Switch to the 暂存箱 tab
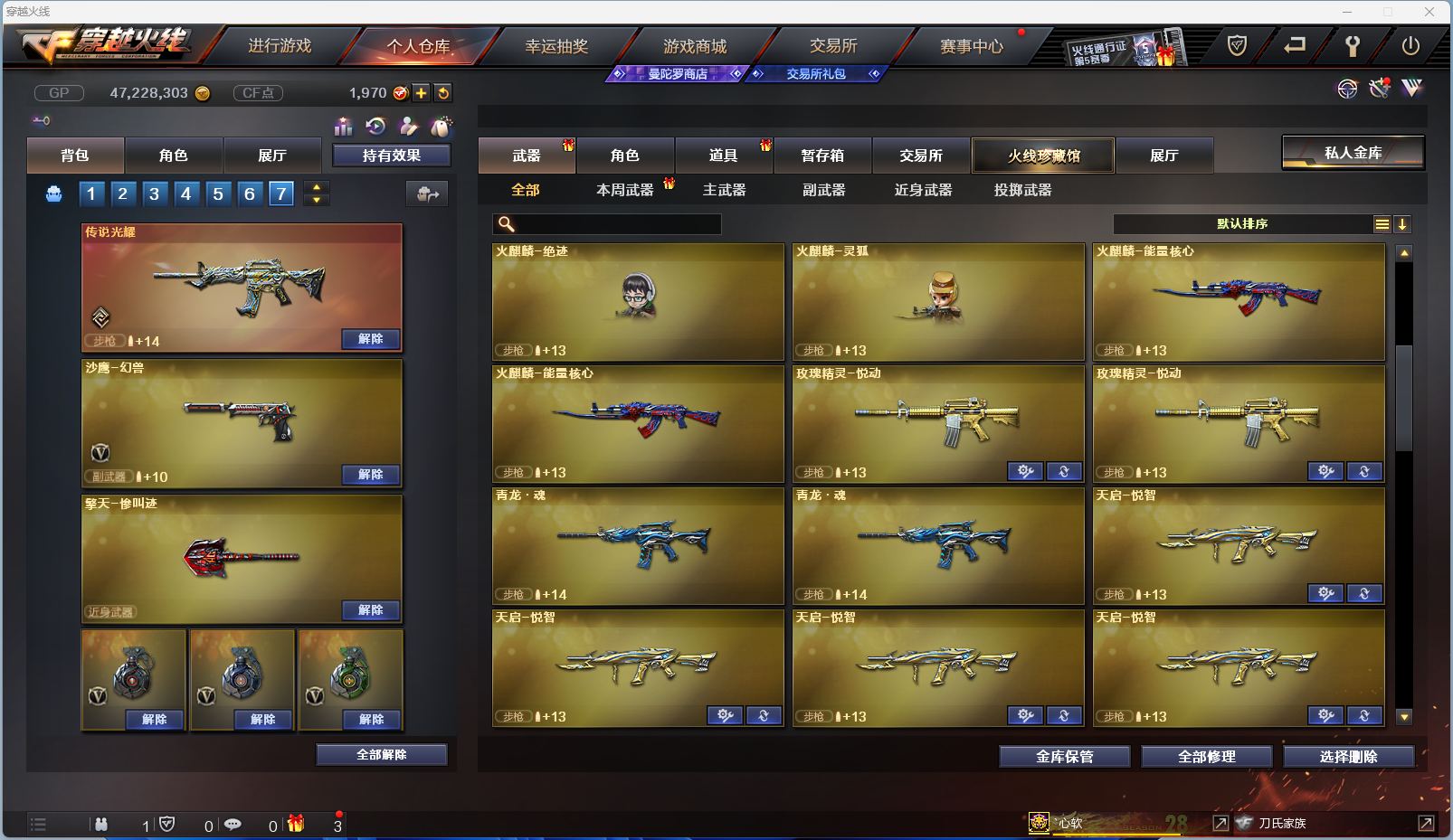Image resolution: width=1453 pixels, height=840 pixels. 821,156
